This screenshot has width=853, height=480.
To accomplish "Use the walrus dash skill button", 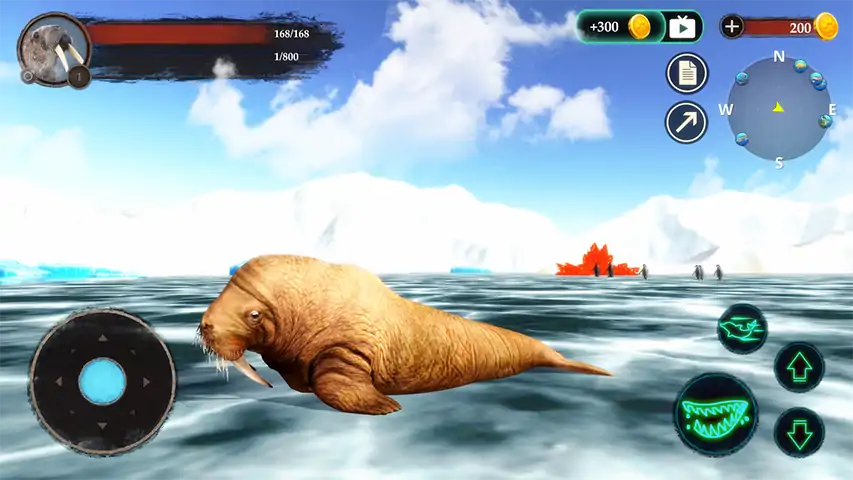I will click(742, 328).
